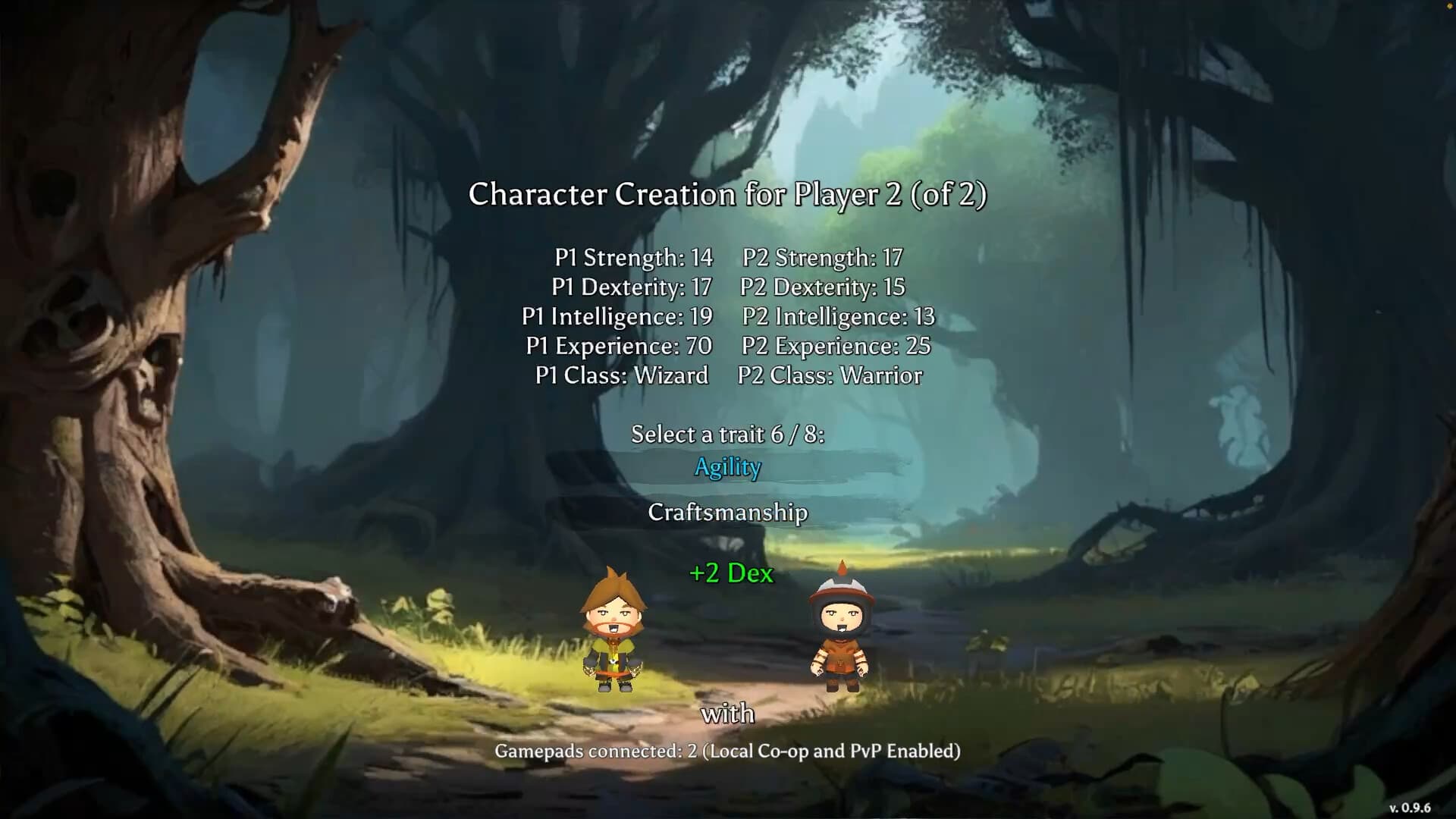
Task: Click the word 'with' below the characters
Action: point(726,713)
